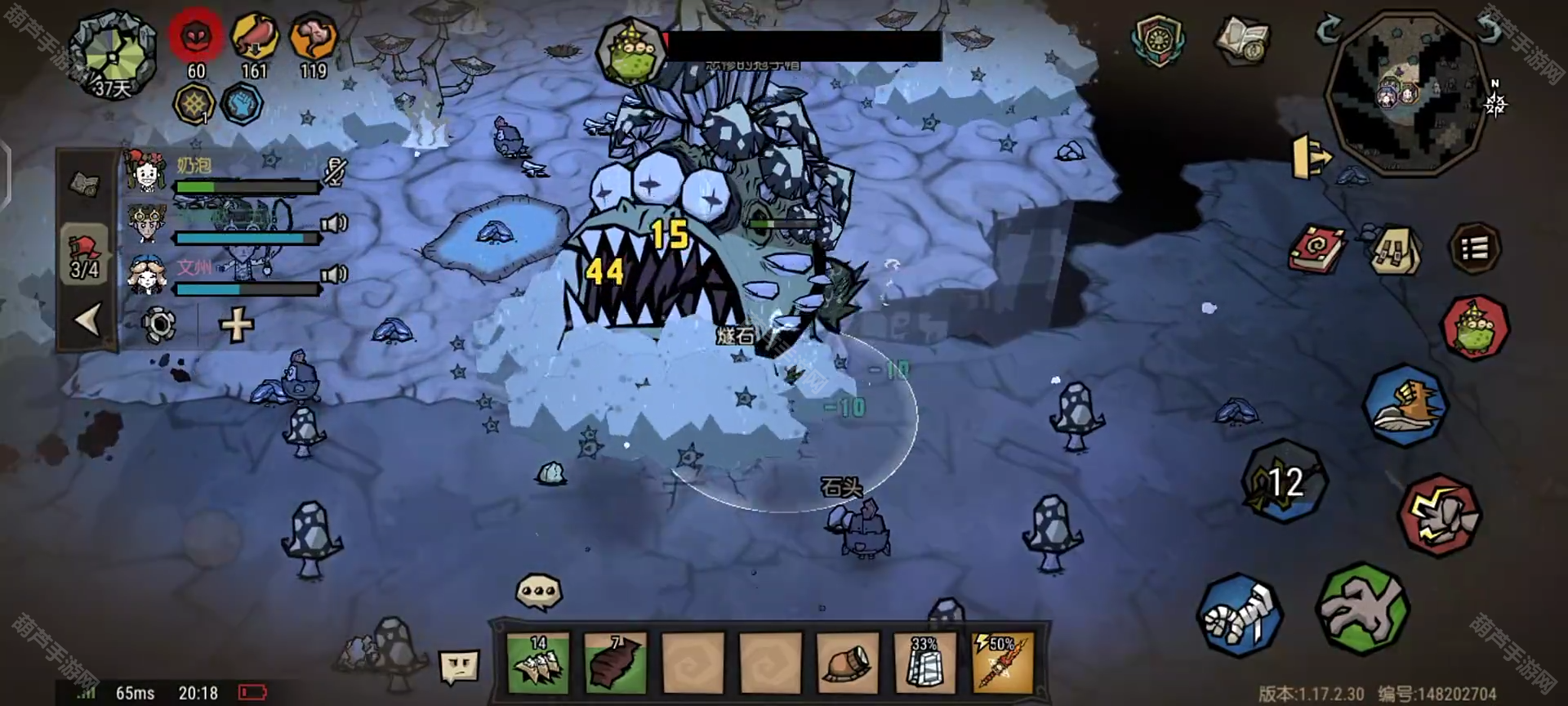The height and width of the screenshot is (706, 1568).
Task: Select the football helmet slot
Action: 848,663
